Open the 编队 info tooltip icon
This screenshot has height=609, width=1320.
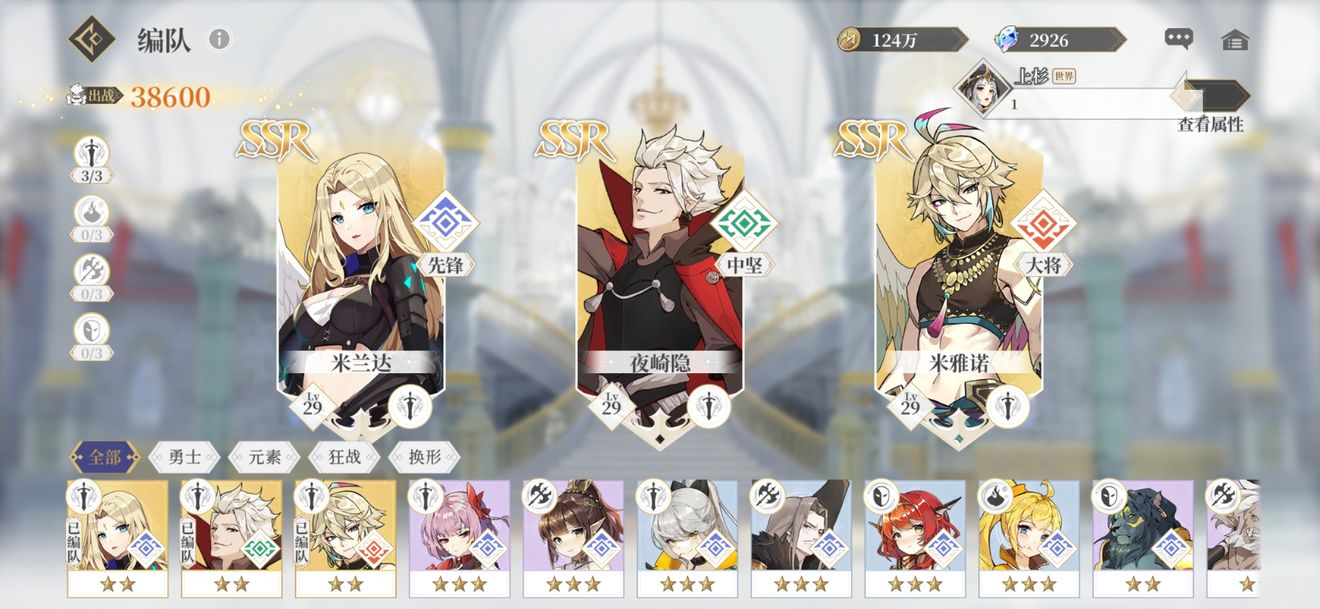coord(219,39)
